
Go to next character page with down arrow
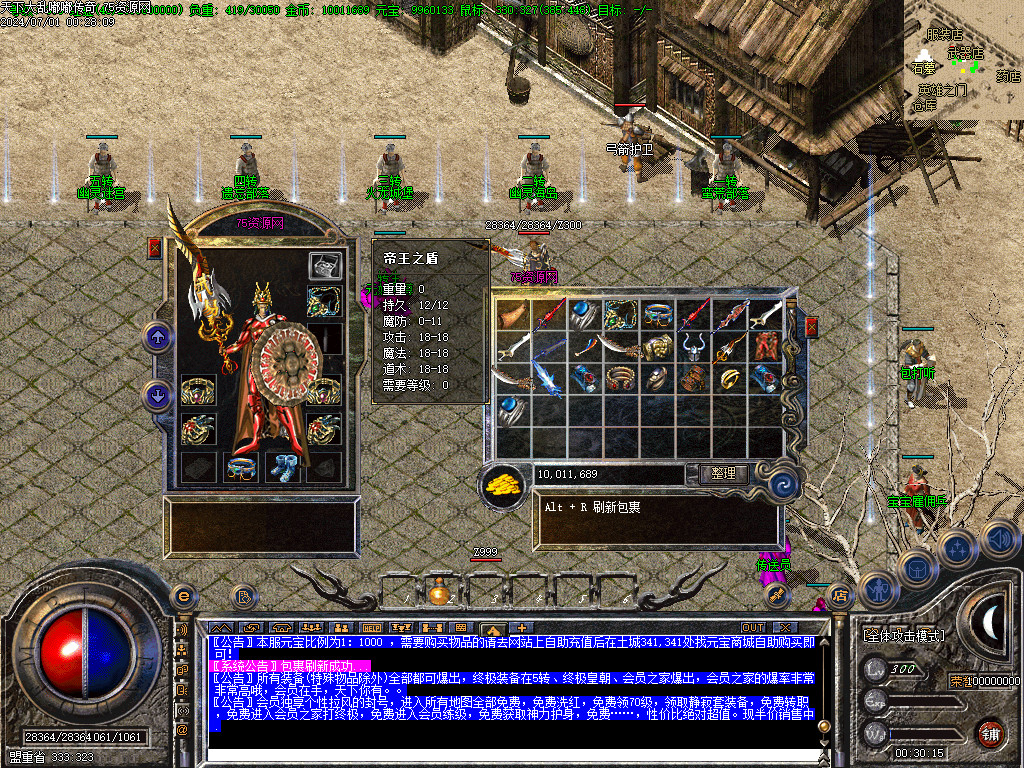point(157,395)
